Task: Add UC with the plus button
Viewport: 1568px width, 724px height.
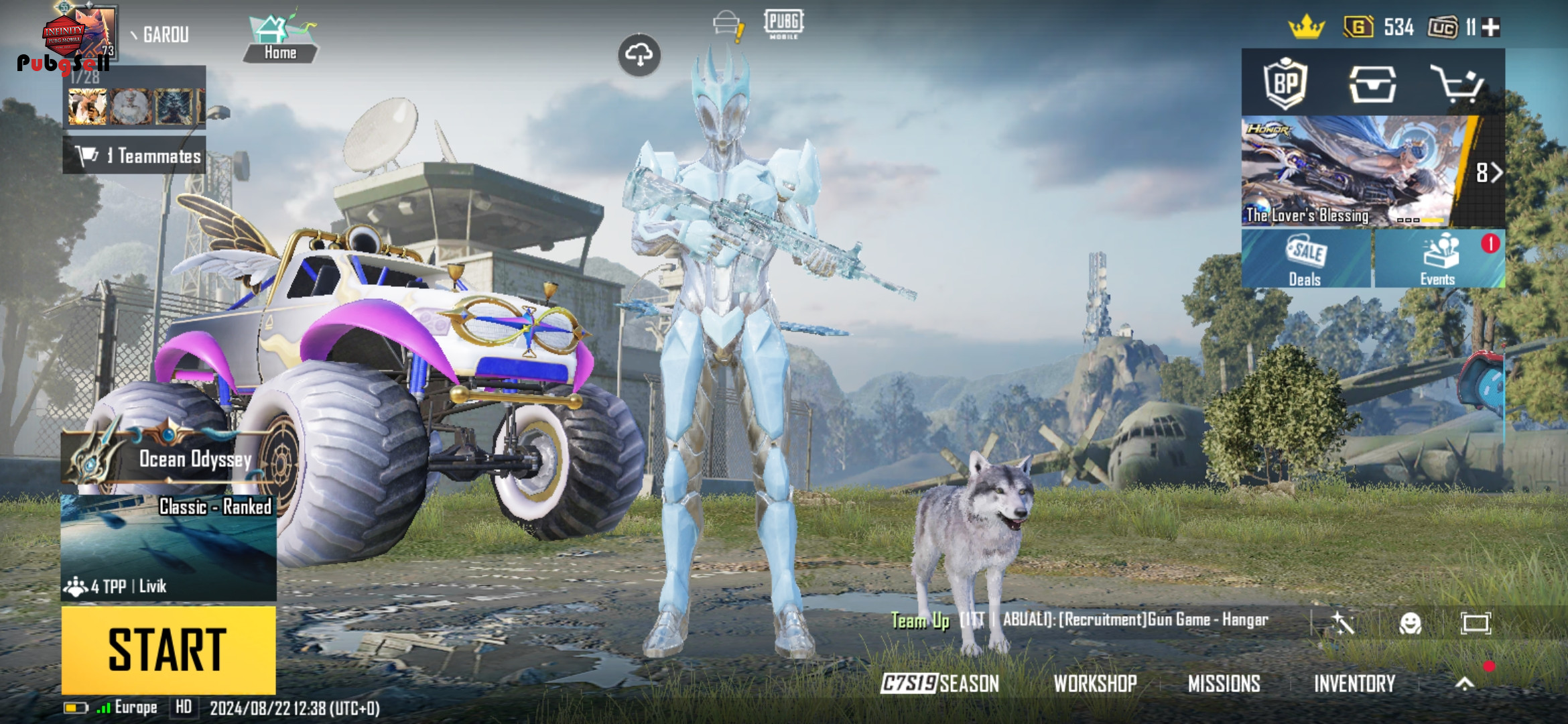Action: (x=1491, y=27)
